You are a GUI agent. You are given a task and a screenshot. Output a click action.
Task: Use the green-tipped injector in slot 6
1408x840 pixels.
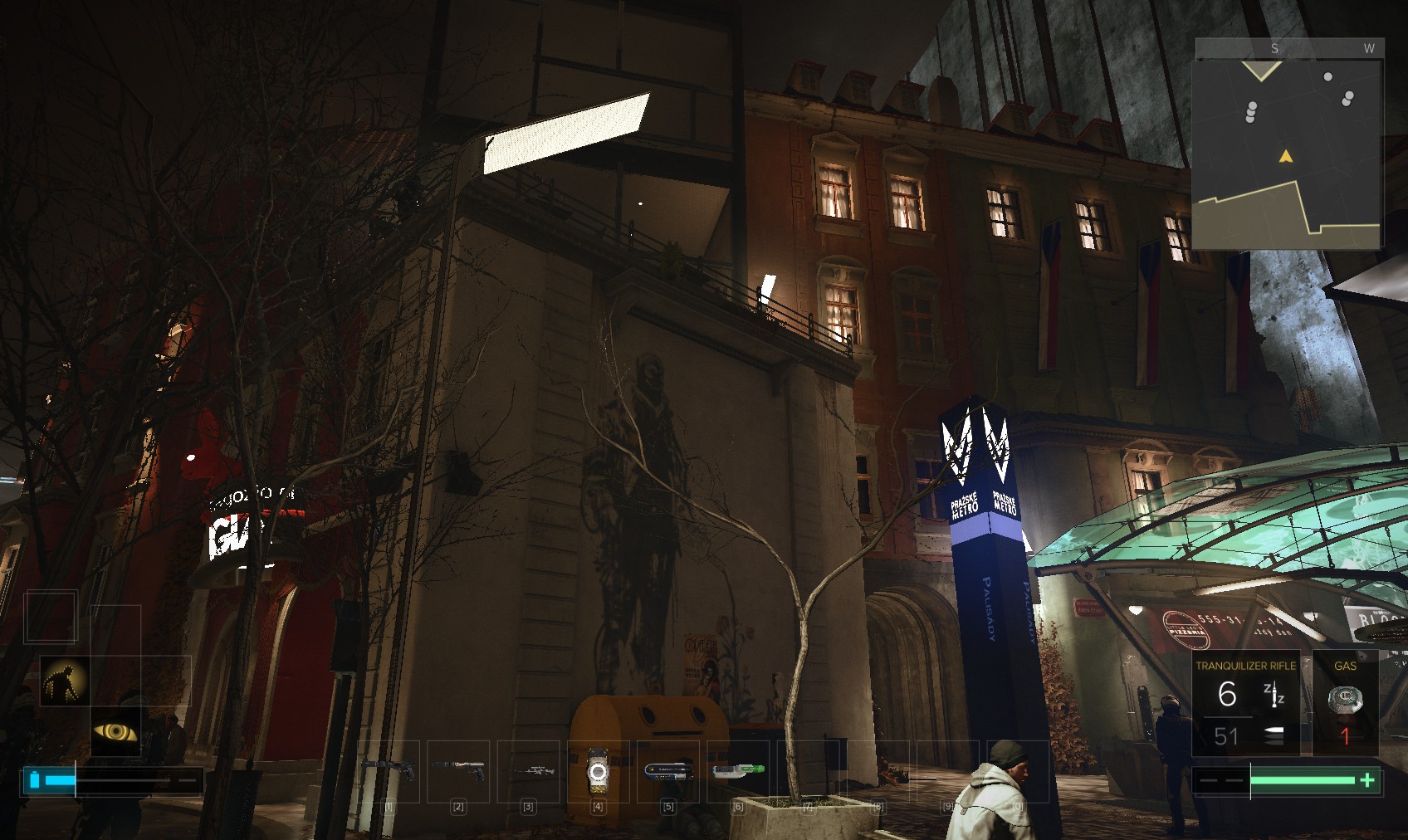738,770
